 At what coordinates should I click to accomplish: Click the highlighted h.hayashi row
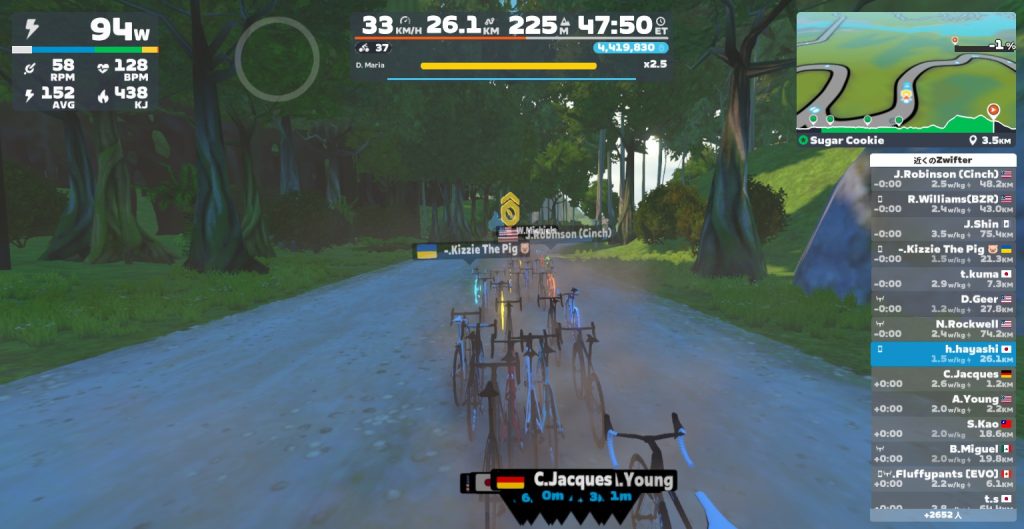[943, 354]
